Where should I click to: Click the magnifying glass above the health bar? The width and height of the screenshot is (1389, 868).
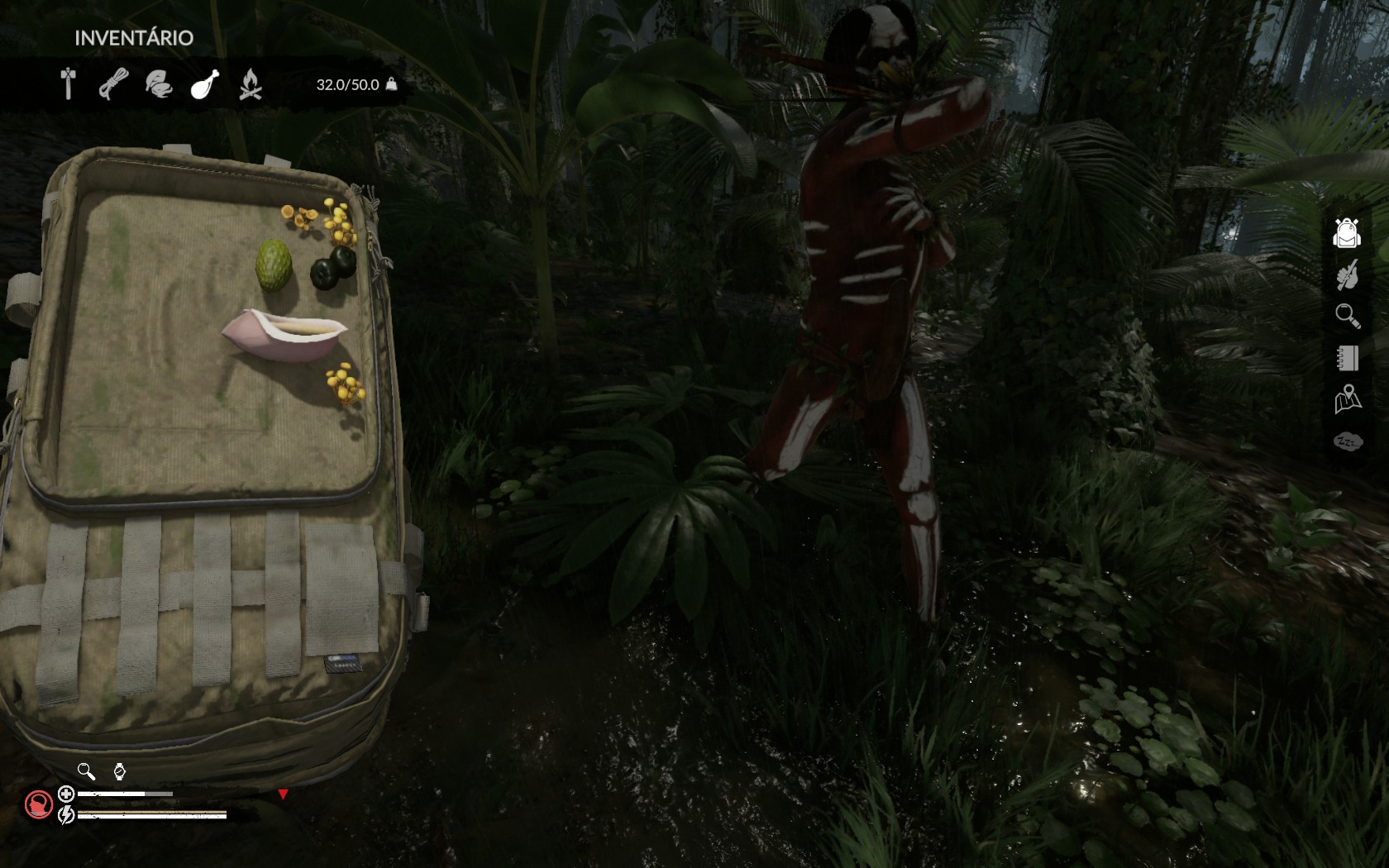(x=86, y=771)
